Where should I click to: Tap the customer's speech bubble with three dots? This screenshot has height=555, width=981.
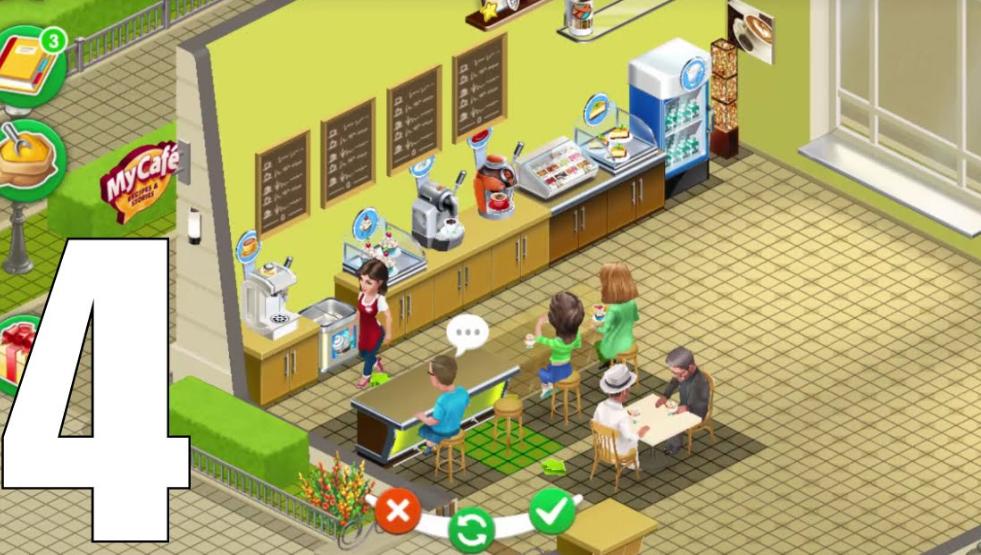[465, 334]
